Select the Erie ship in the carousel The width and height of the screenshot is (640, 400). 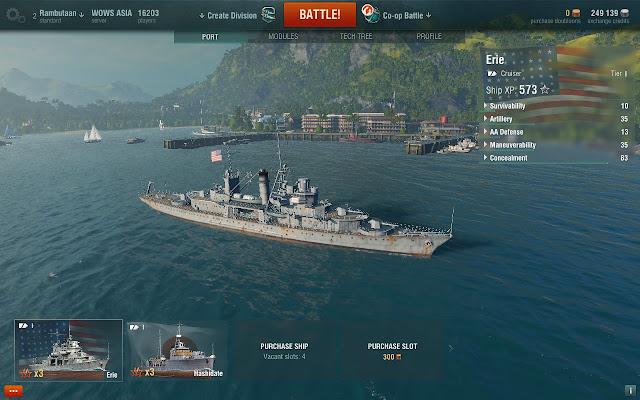[x=68, y=350]
